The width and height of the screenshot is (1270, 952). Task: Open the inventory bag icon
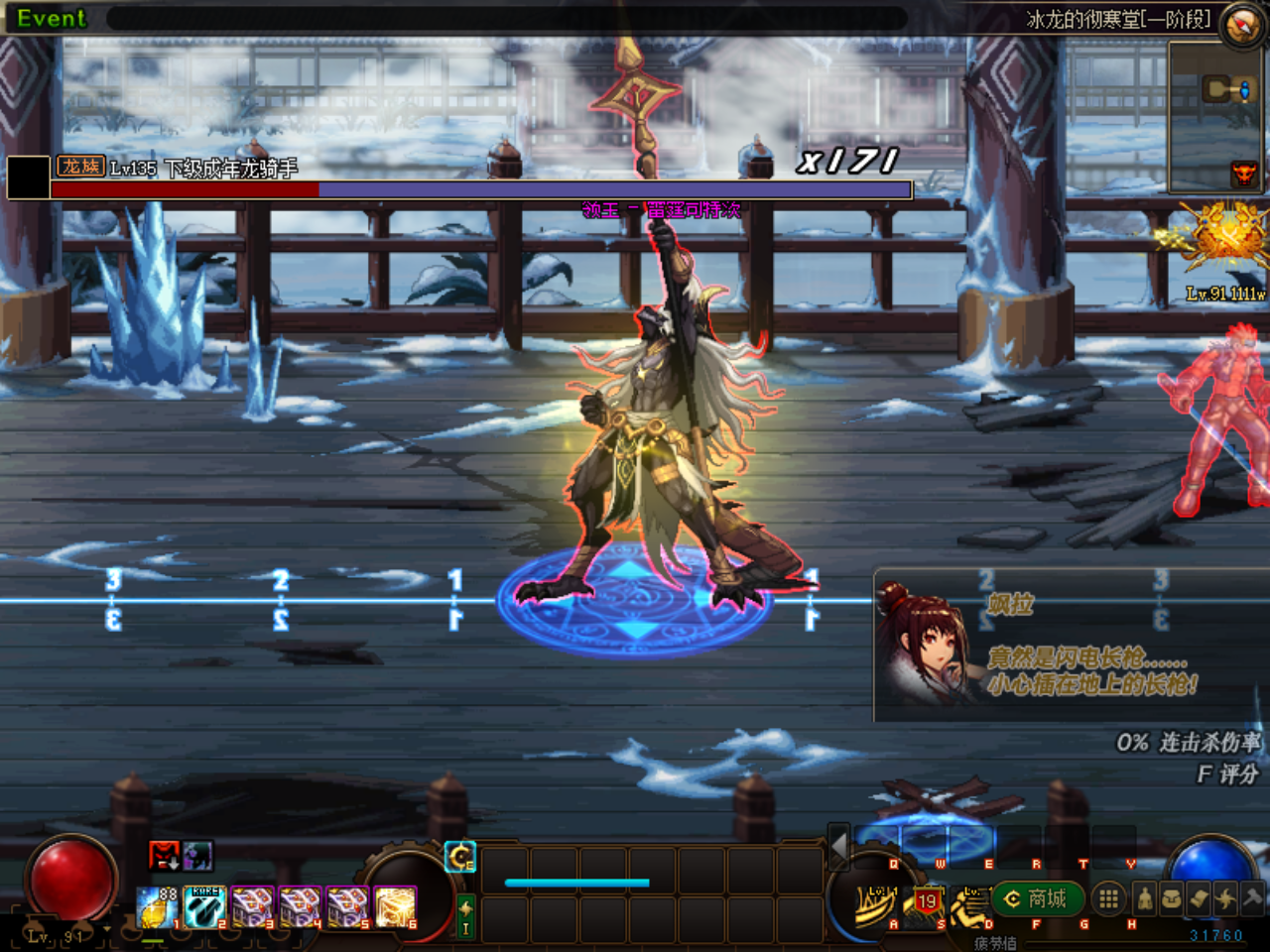[1170, 899]
